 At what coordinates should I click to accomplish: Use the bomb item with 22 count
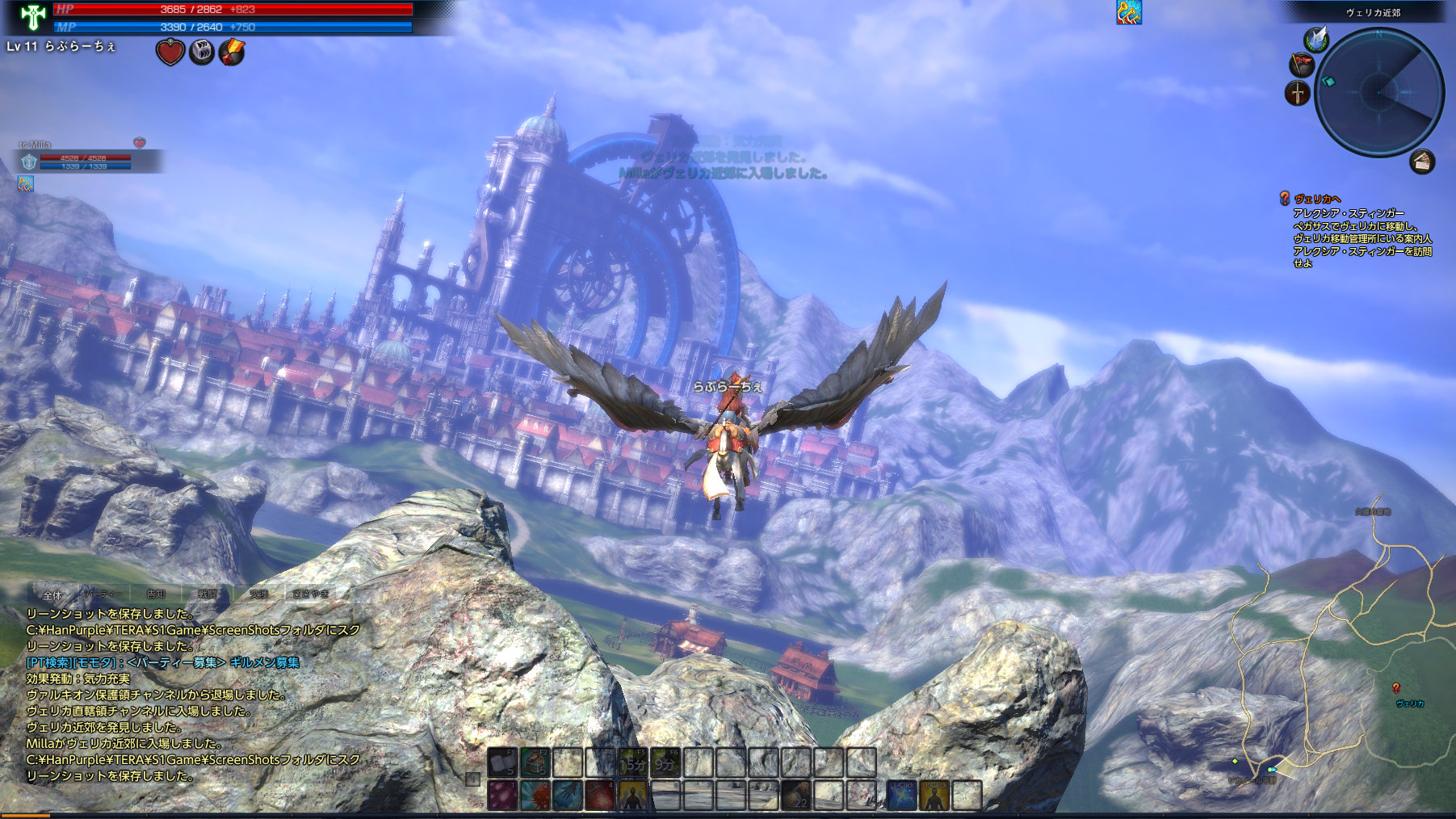[796, 796]
